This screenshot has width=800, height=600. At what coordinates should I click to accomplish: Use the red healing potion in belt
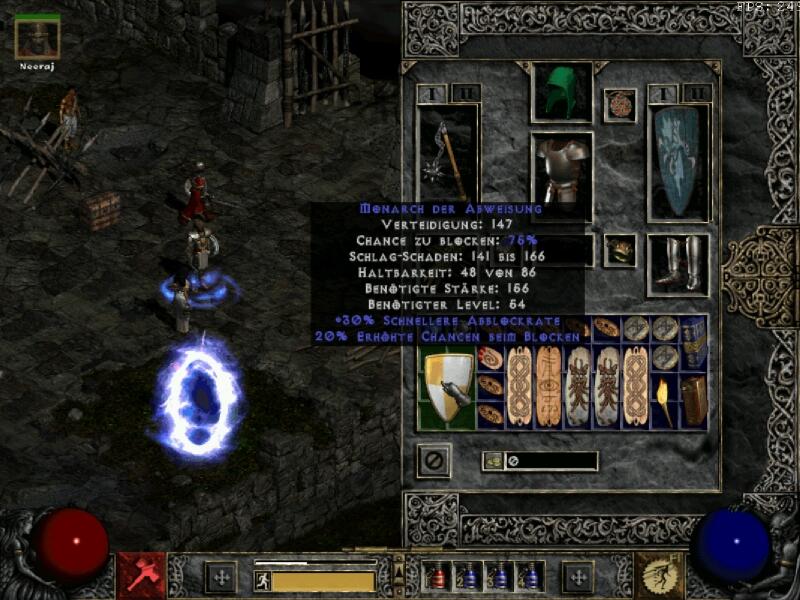coord(435,577)
